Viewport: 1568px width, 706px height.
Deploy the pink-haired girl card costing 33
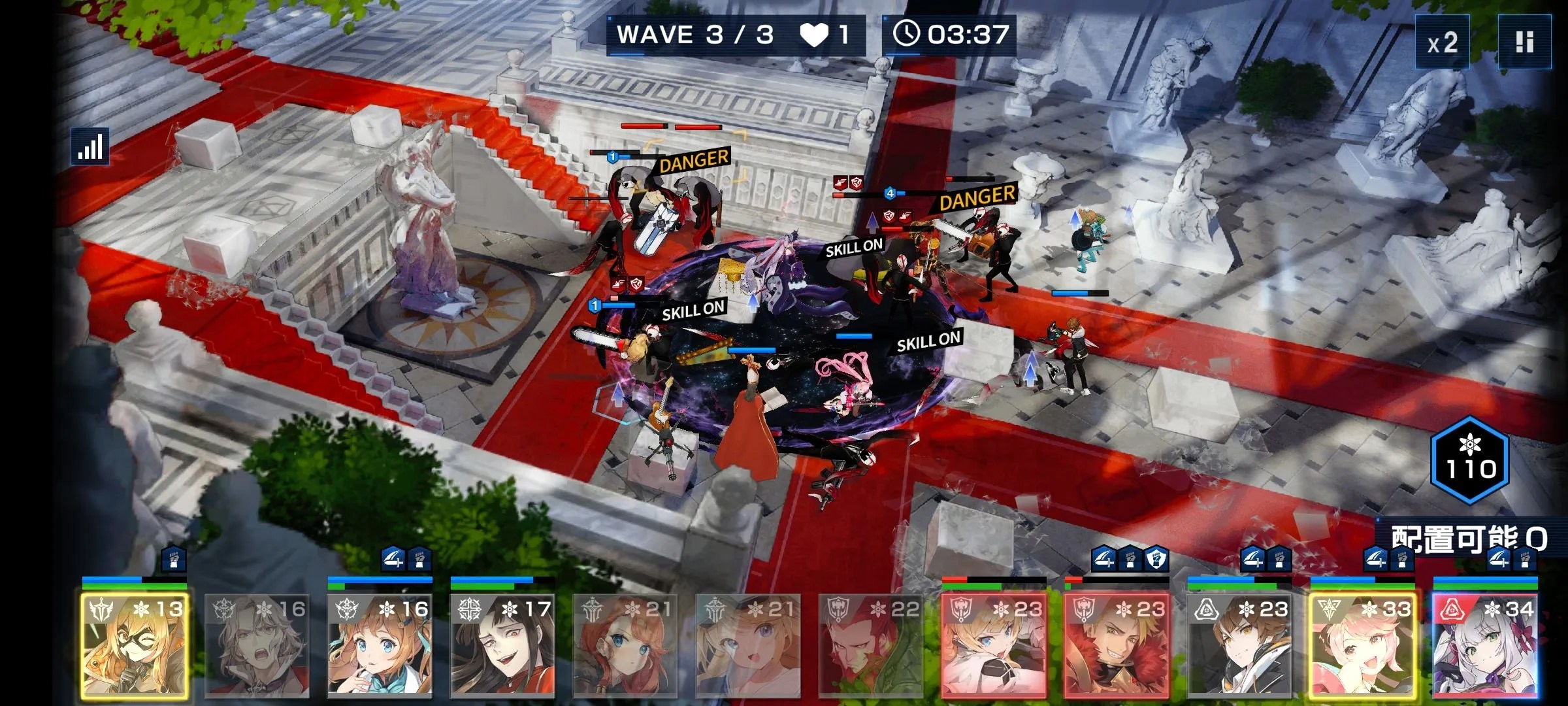(x=1362, y=646)
